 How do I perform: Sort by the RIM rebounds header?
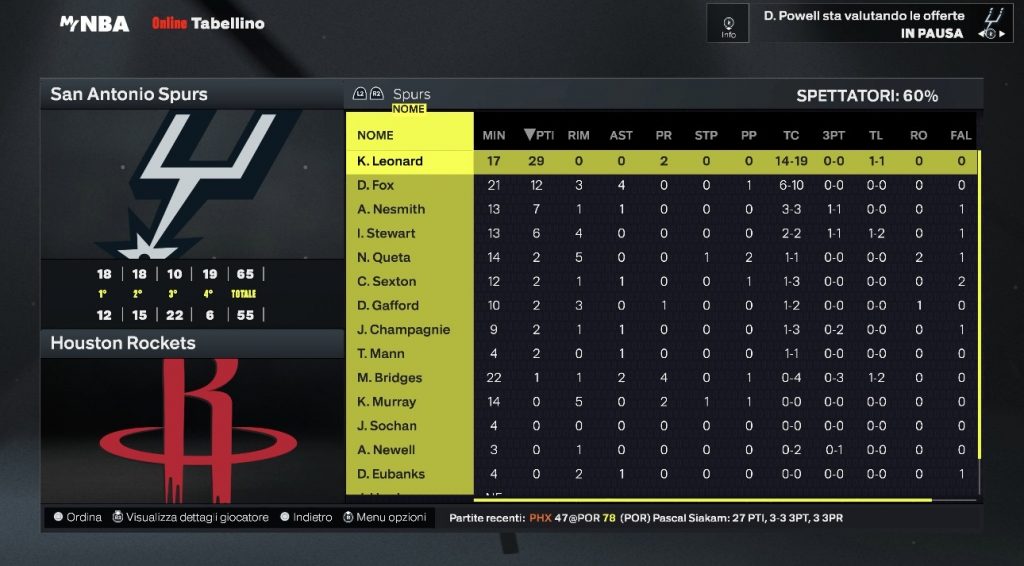tap(578, 135)
